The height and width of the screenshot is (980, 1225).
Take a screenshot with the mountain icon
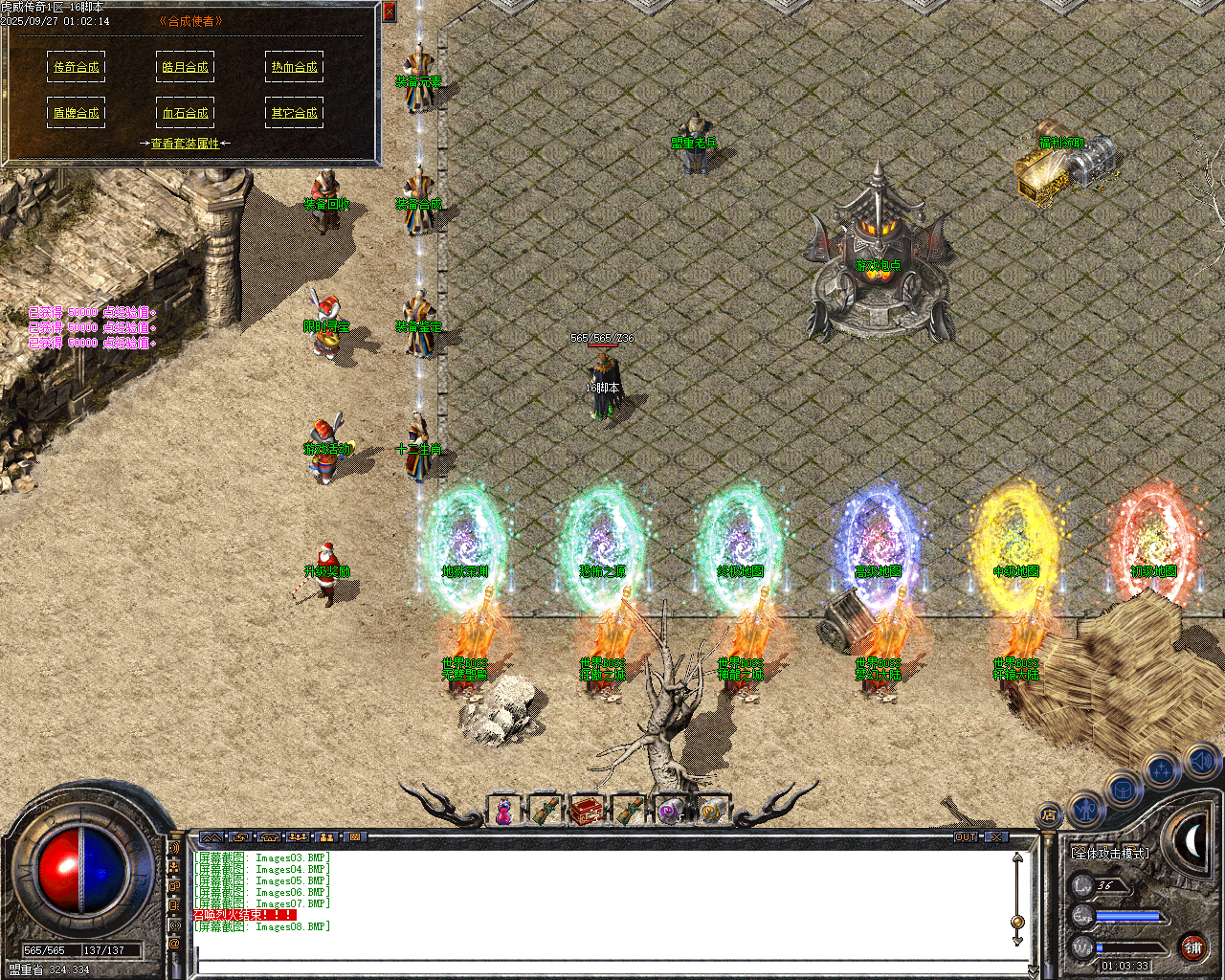(212, 836)
